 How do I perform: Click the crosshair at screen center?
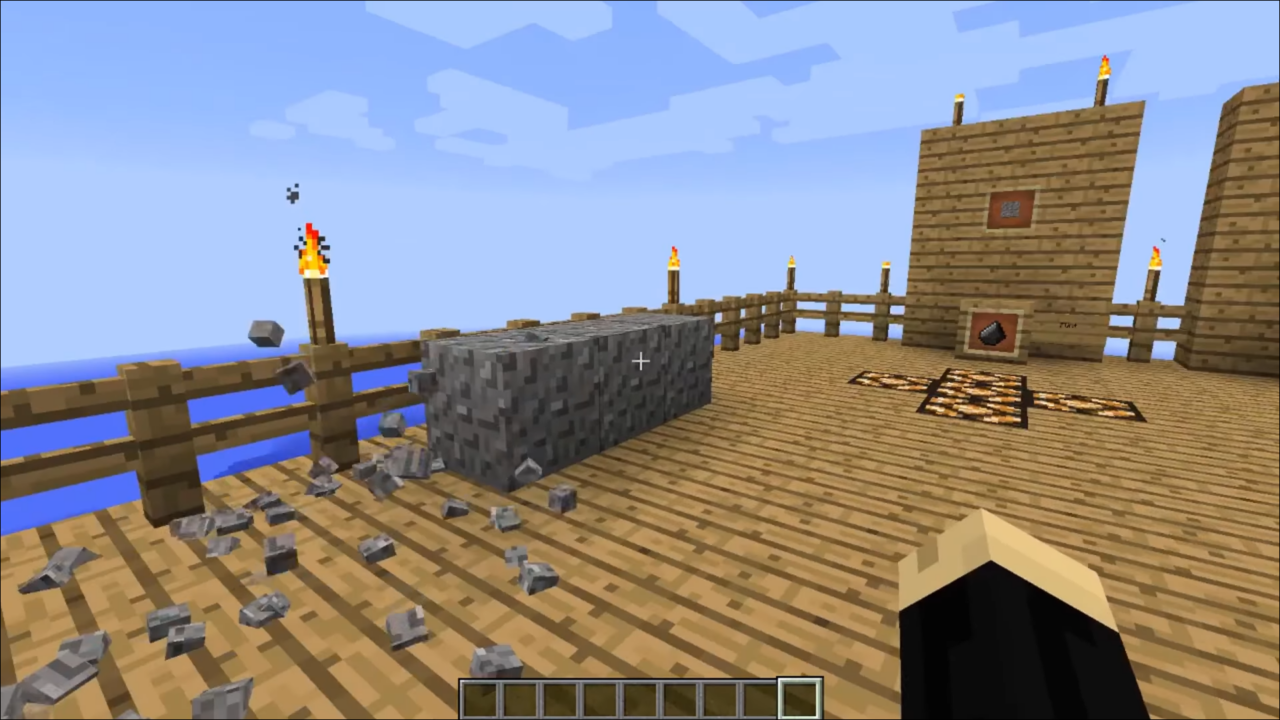(x=640, y=361)
